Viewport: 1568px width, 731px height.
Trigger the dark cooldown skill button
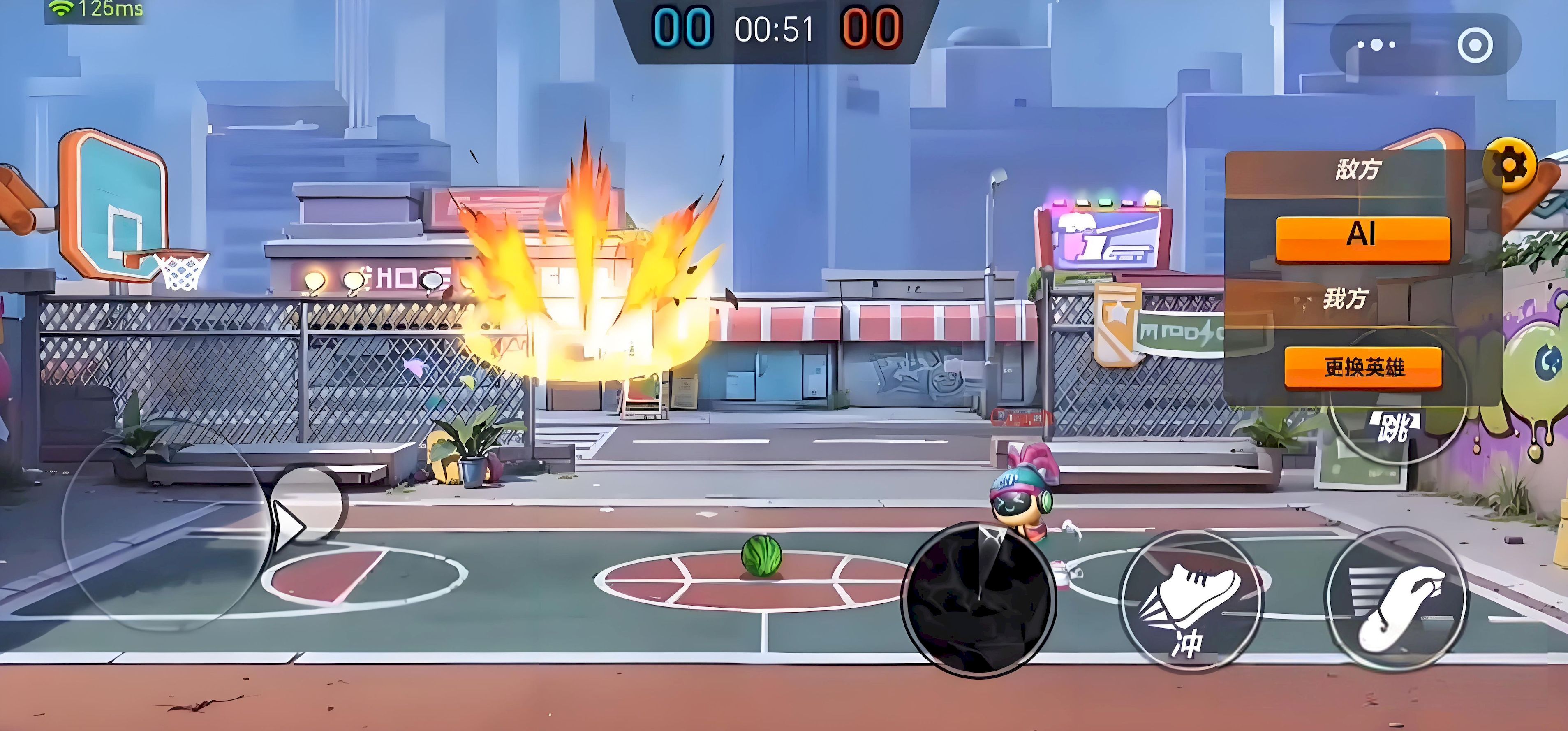tap(979, 599)
